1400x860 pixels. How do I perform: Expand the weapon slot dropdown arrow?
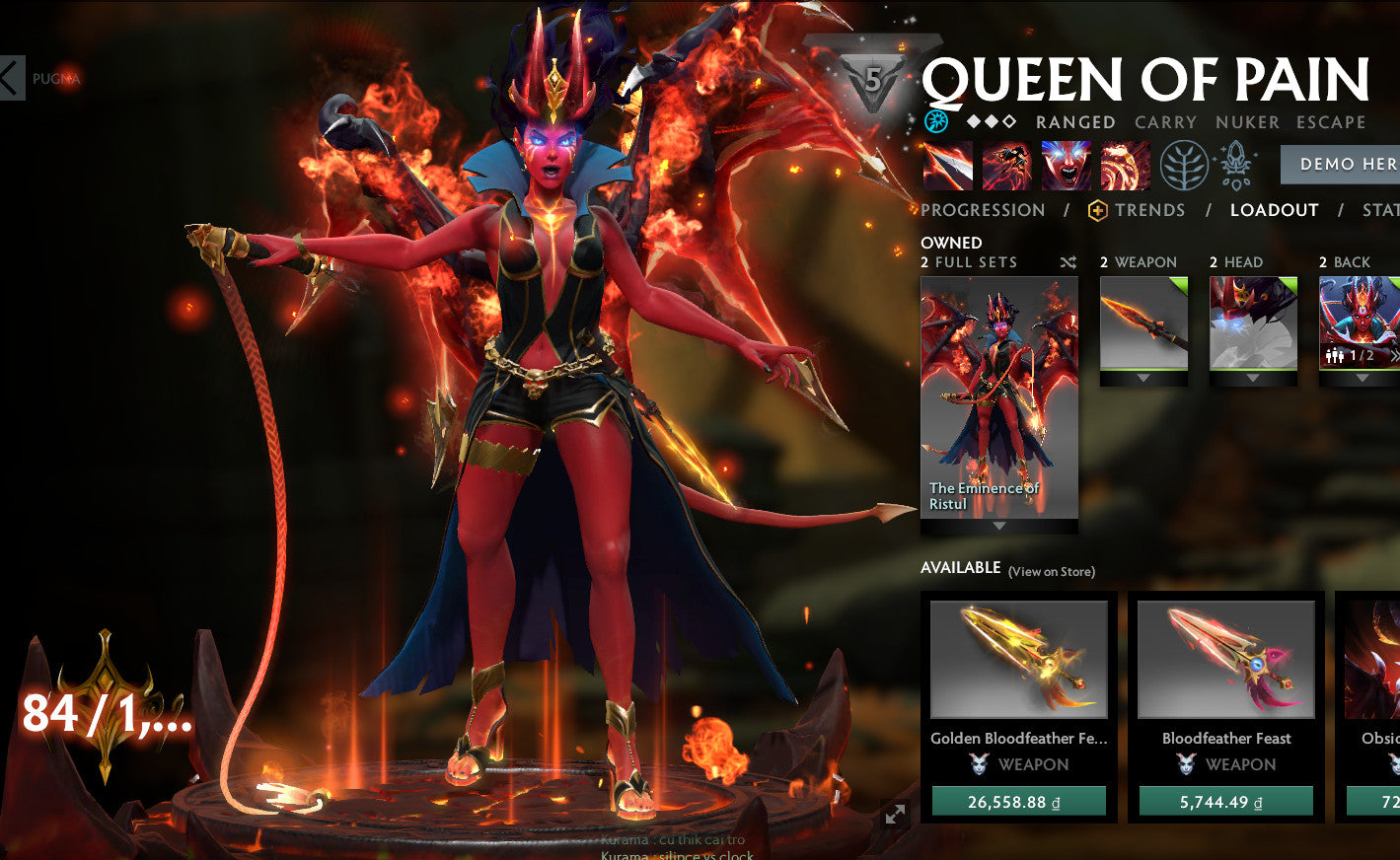pyautogui.click(x=1142, y=377)
